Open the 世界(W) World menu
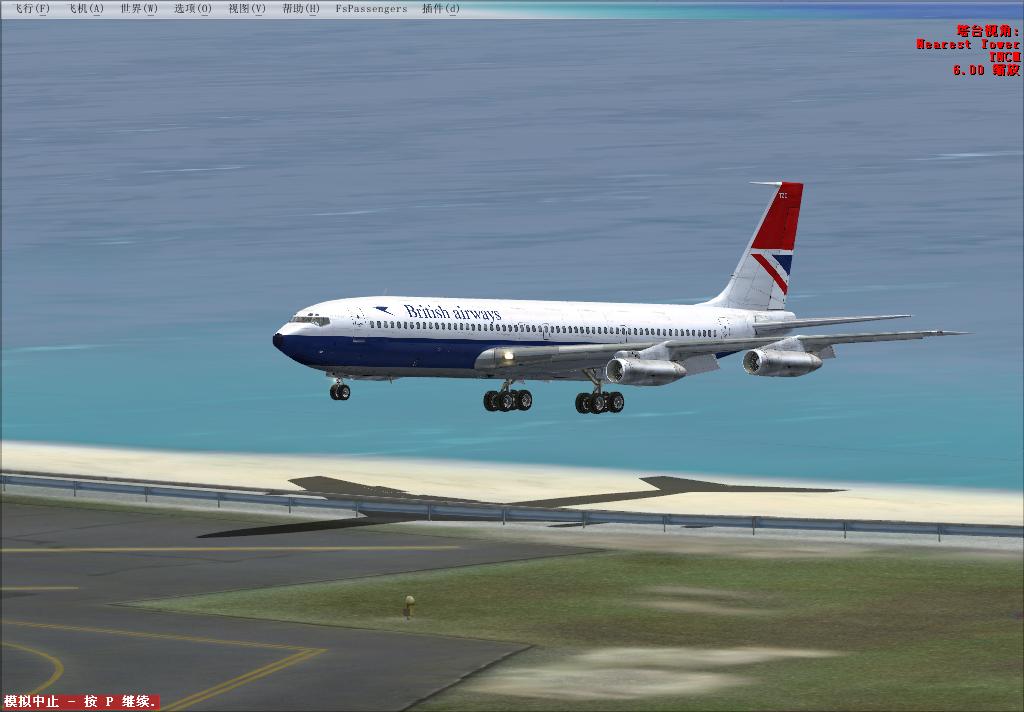Screen dimensions: 1024x712 pyautogui.click(x=139, y=9)
